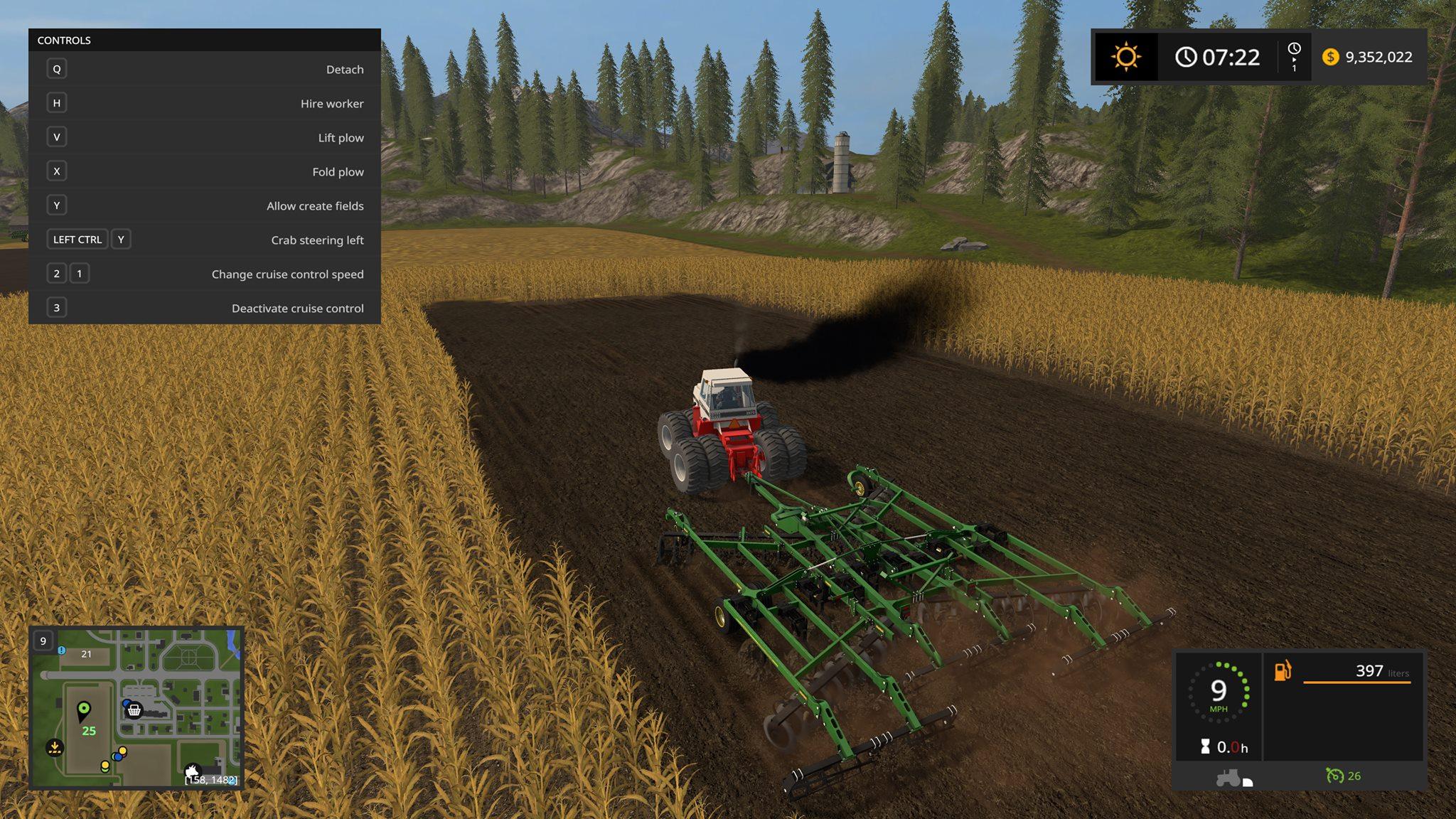Screen dimensions: 1456x819
Task: Click the orange fuel pump icon
Action: click(1283, 670)
